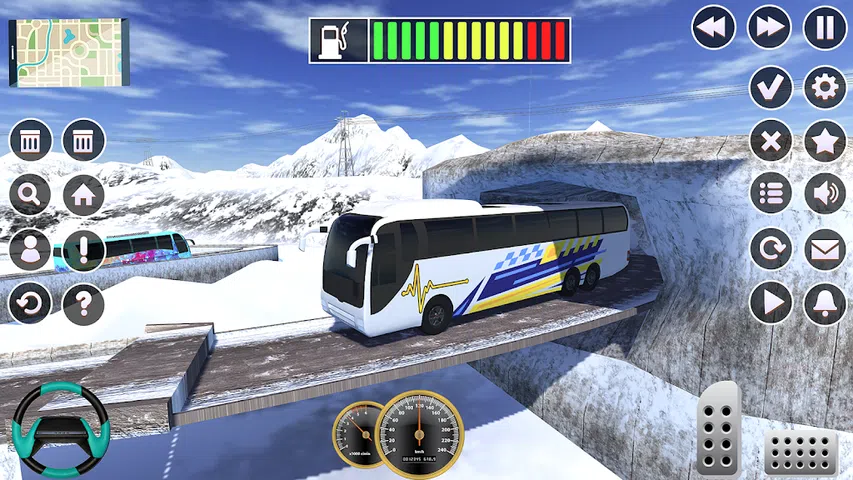Image resolution: width=853 pixels, height=480 pixels.
Task: Pause the game
Action: pyautogui.click(x=825, y=28)
